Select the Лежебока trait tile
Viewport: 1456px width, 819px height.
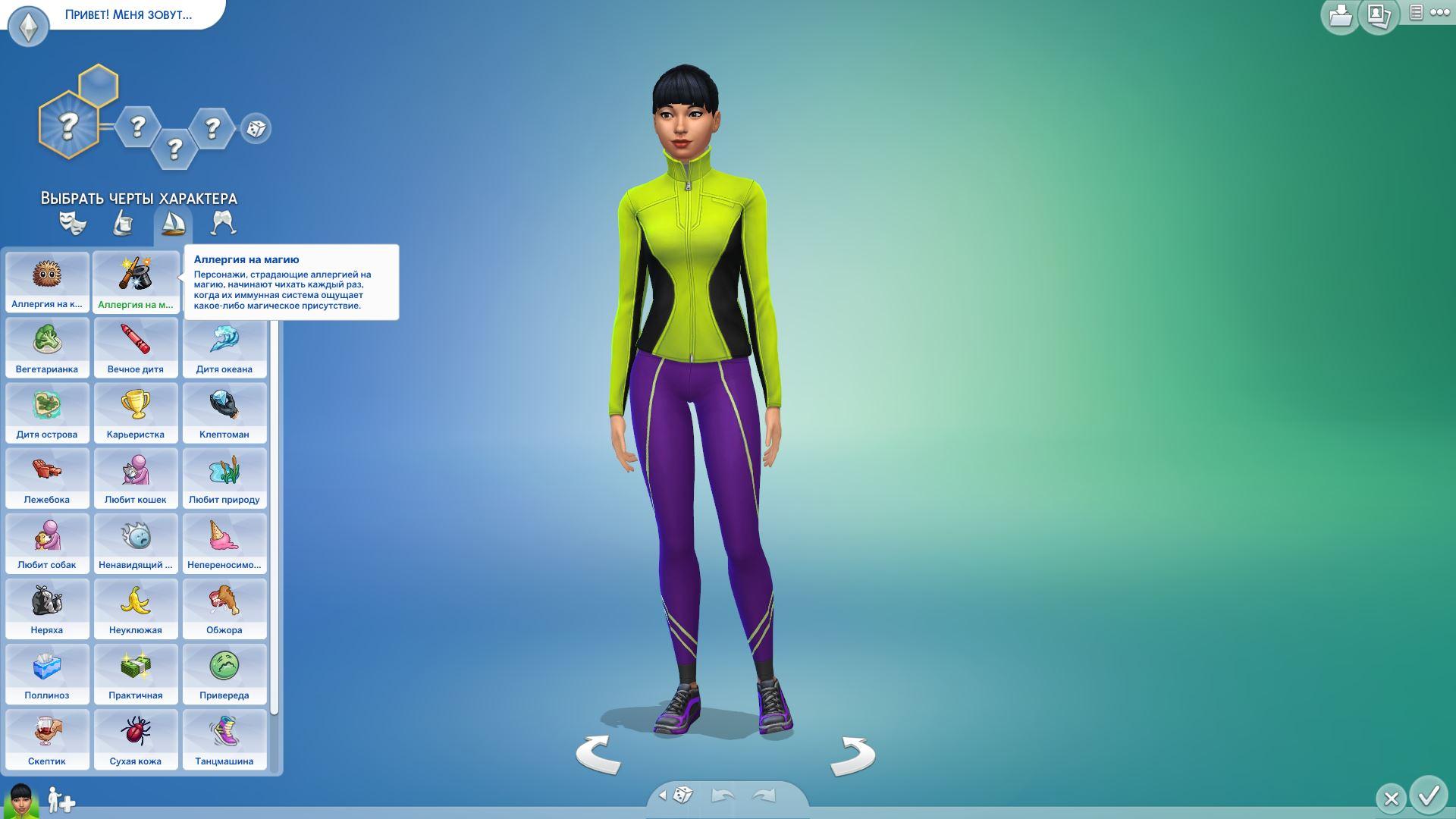coord(47,477)
